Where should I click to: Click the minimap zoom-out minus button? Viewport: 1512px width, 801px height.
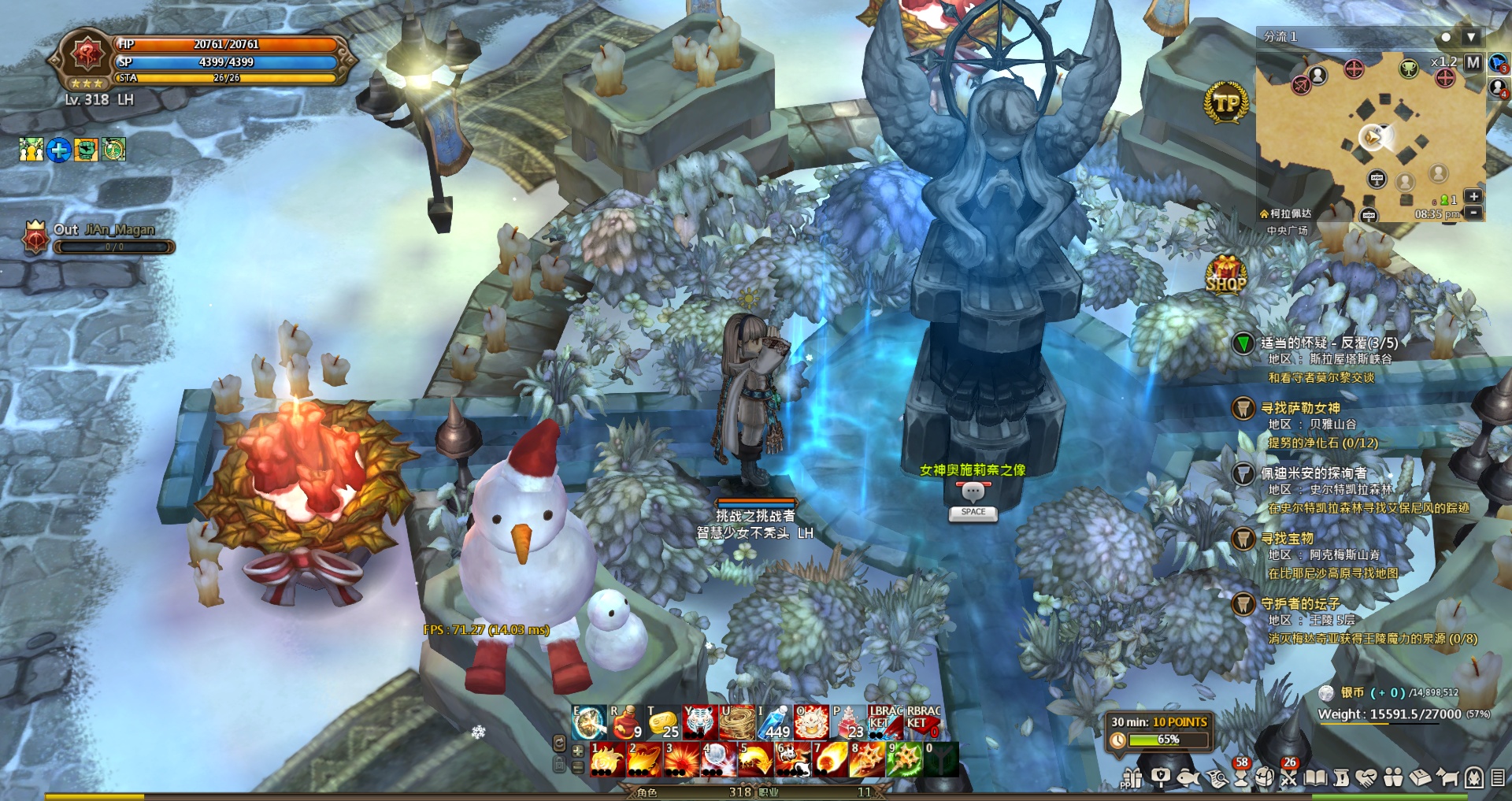[x=1473, y=213]
